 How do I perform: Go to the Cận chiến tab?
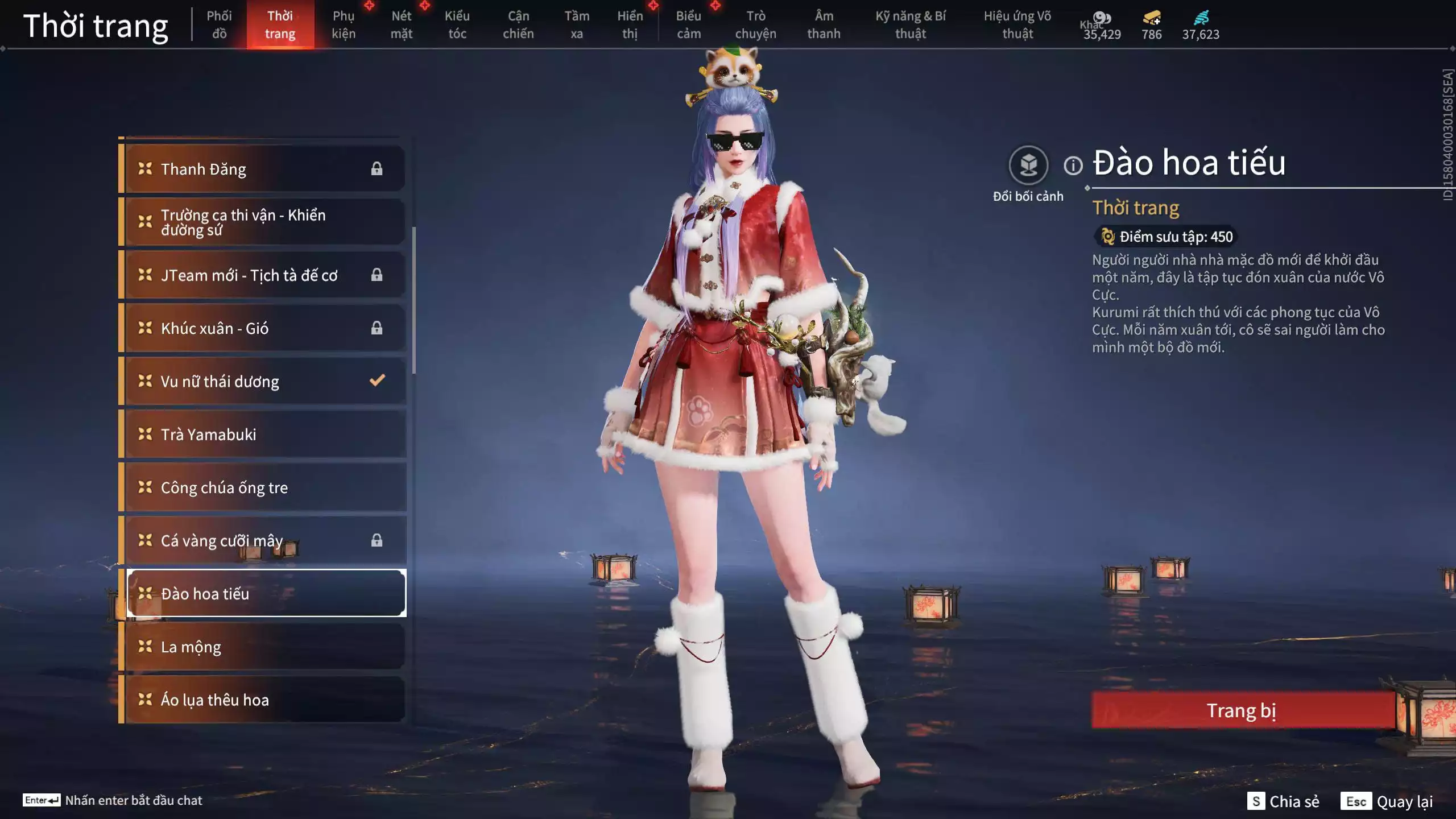click(x=518, y=24)
